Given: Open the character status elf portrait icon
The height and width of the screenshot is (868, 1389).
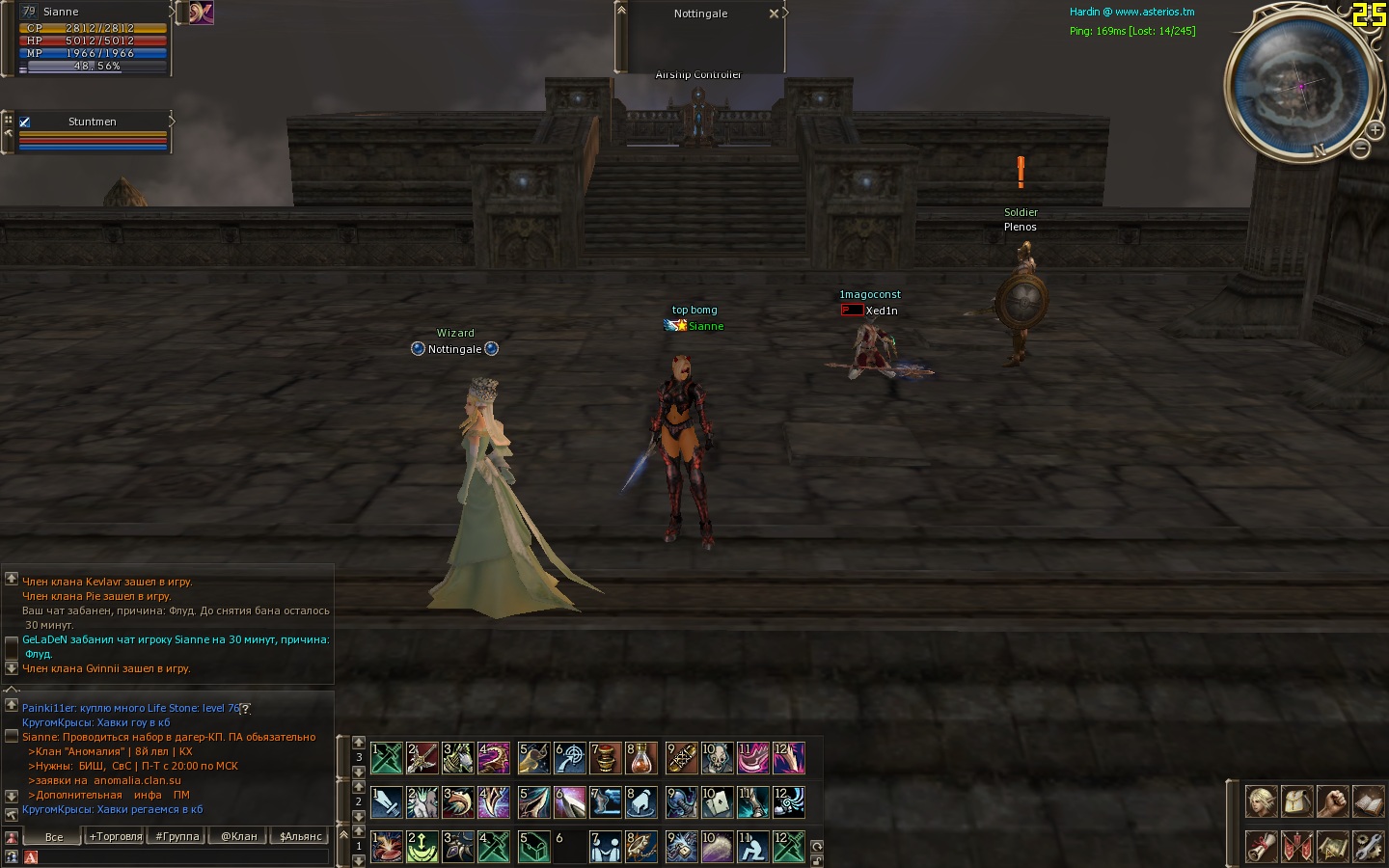Looking at the screenshot, I should click(1261, 801).
